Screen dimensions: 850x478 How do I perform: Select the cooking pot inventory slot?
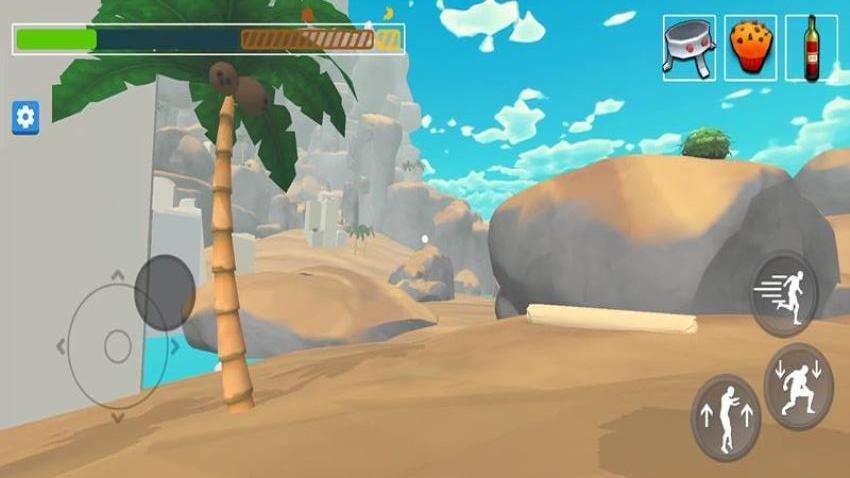click(689, 48)
